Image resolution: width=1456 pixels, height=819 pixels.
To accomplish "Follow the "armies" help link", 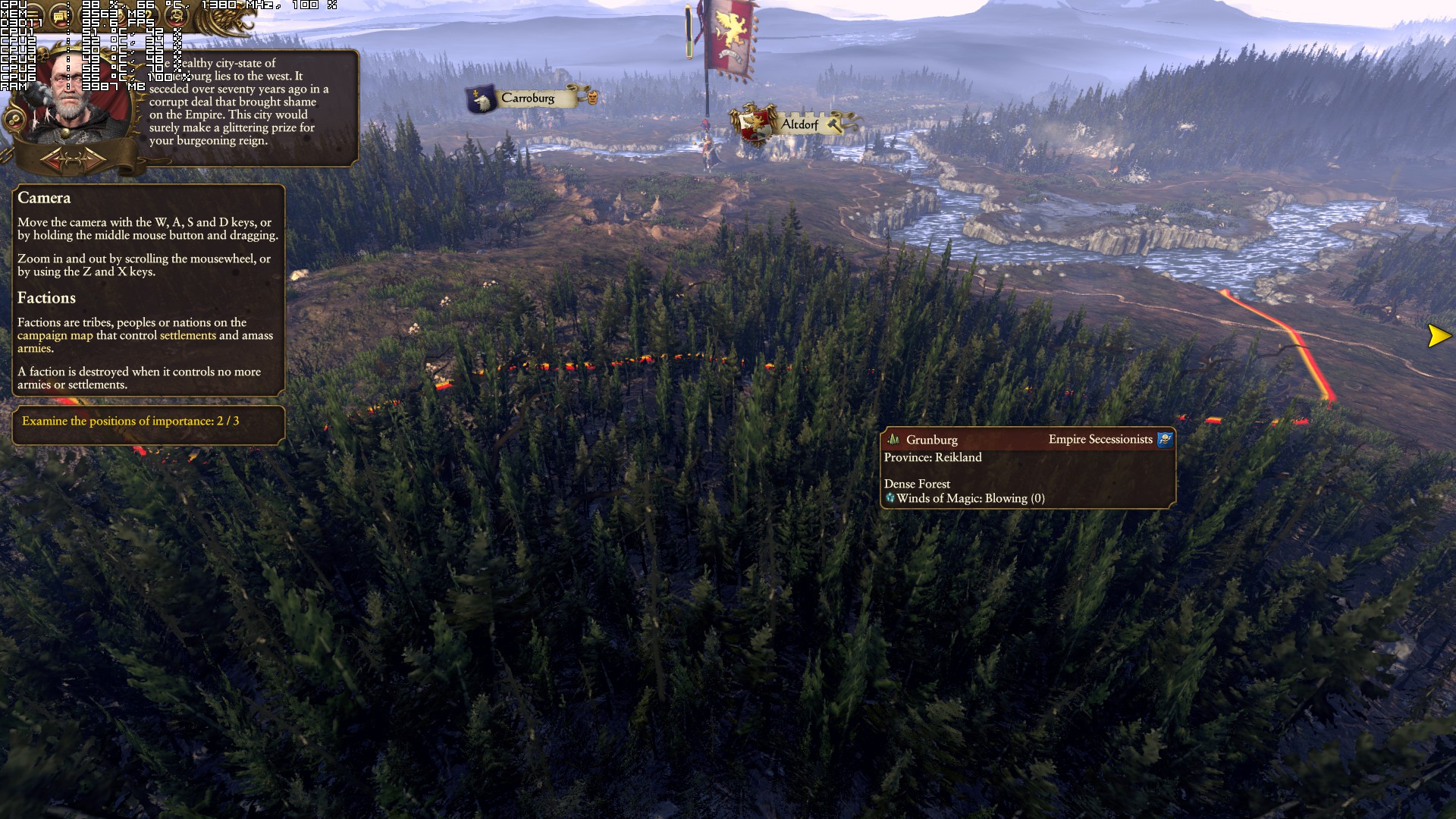I will pos(34,348).
